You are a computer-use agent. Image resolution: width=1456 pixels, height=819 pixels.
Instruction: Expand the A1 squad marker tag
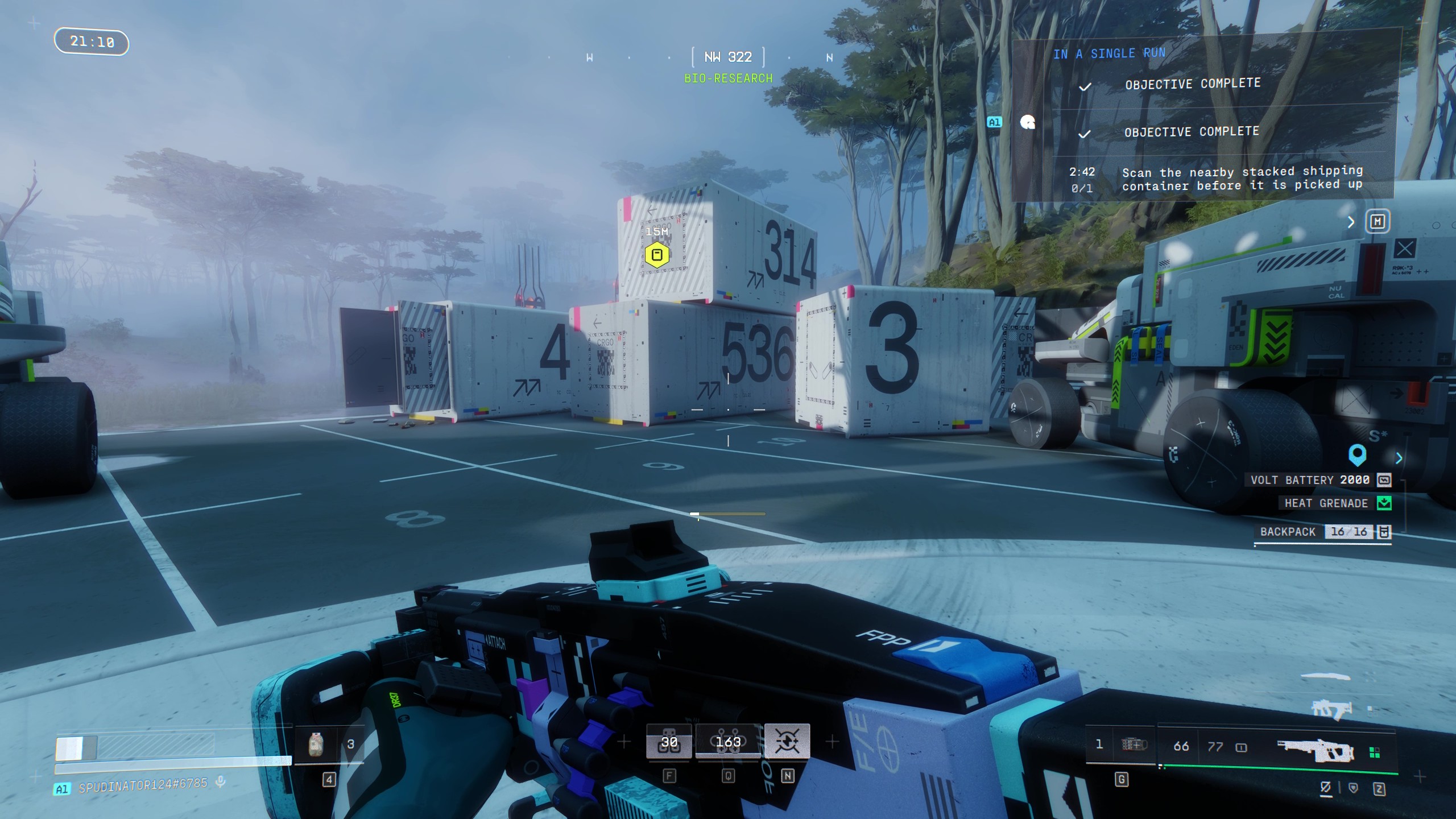[994, 122]
